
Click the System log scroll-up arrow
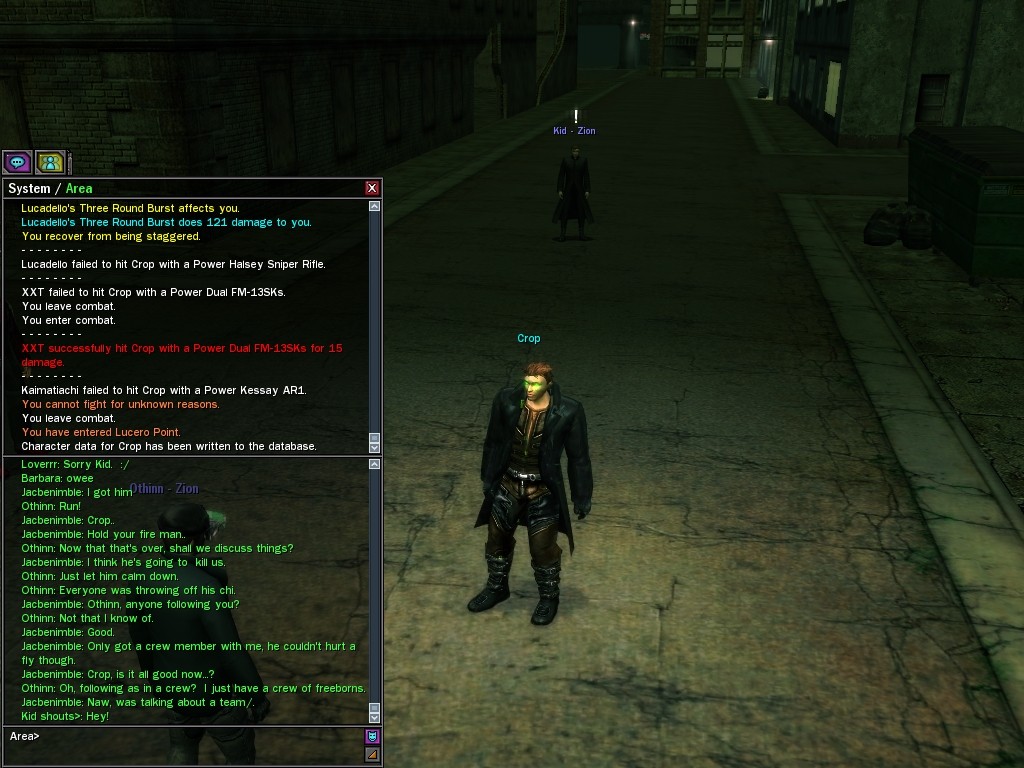coord(375,206)
